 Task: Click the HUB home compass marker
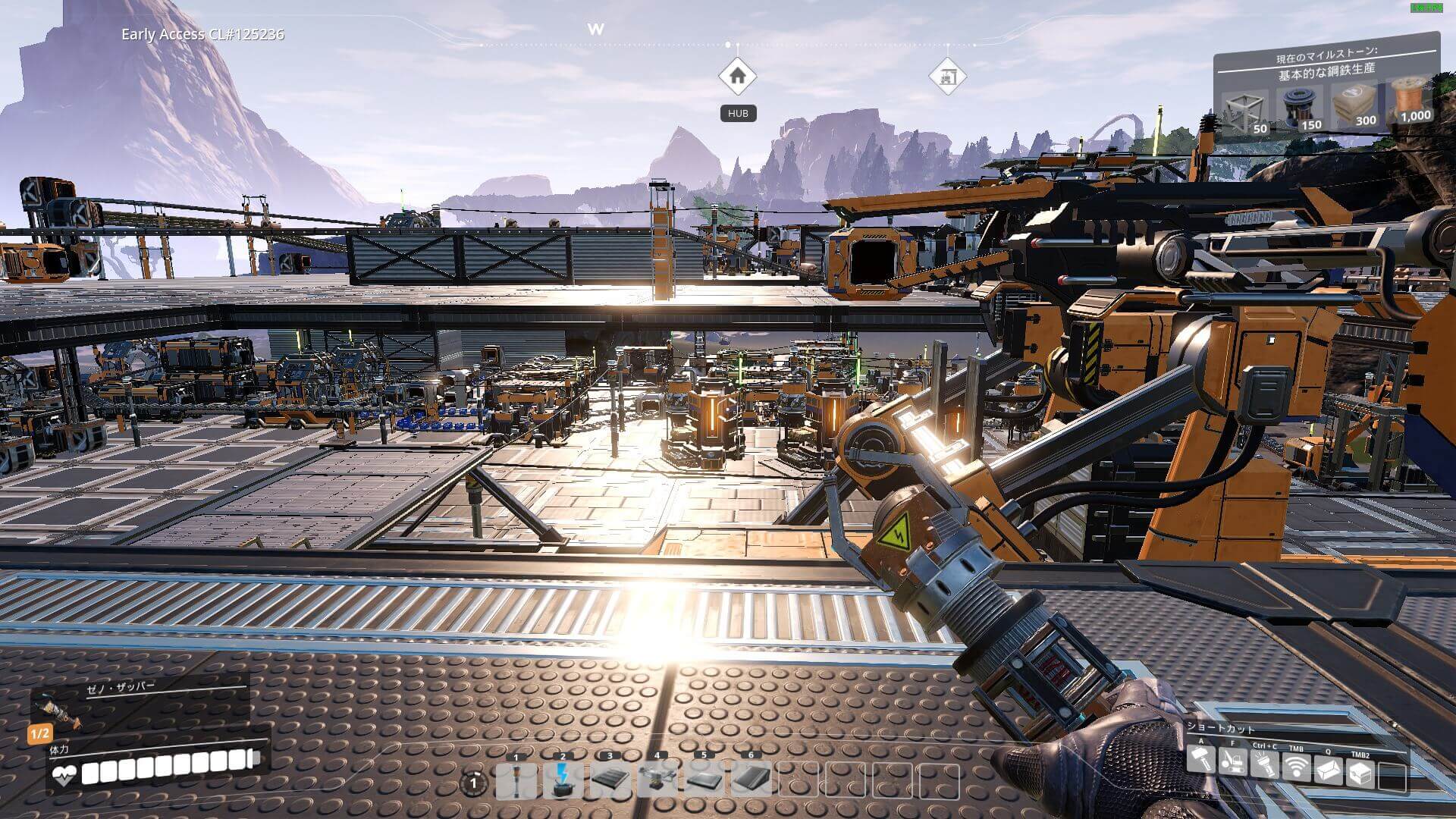[738, 76]
